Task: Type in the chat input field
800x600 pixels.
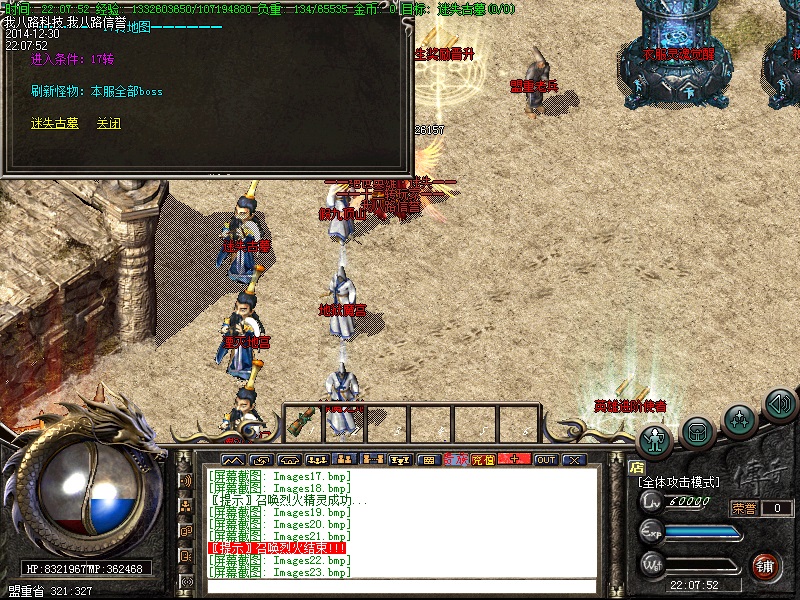Action: [x=400, y=586]
